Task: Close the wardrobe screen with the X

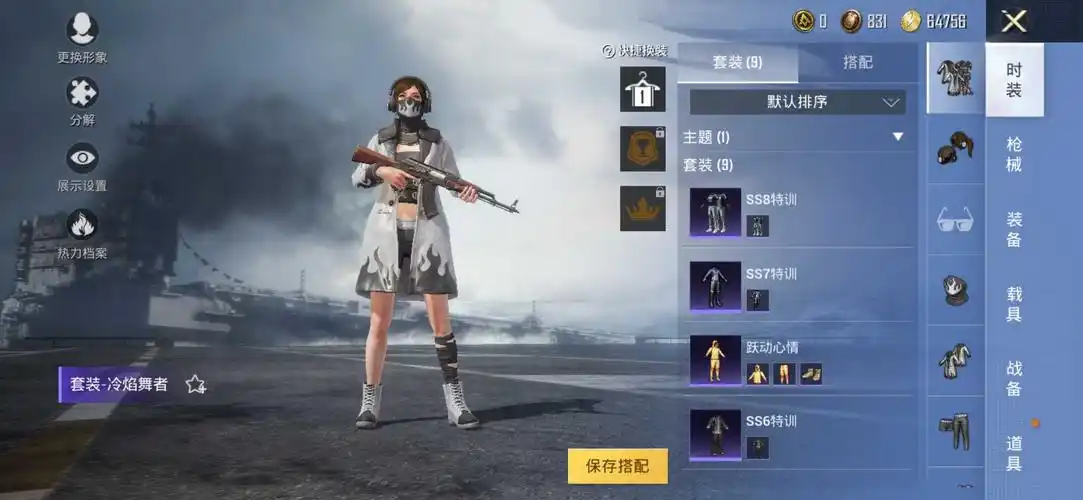Action: tap(1014, 21)
